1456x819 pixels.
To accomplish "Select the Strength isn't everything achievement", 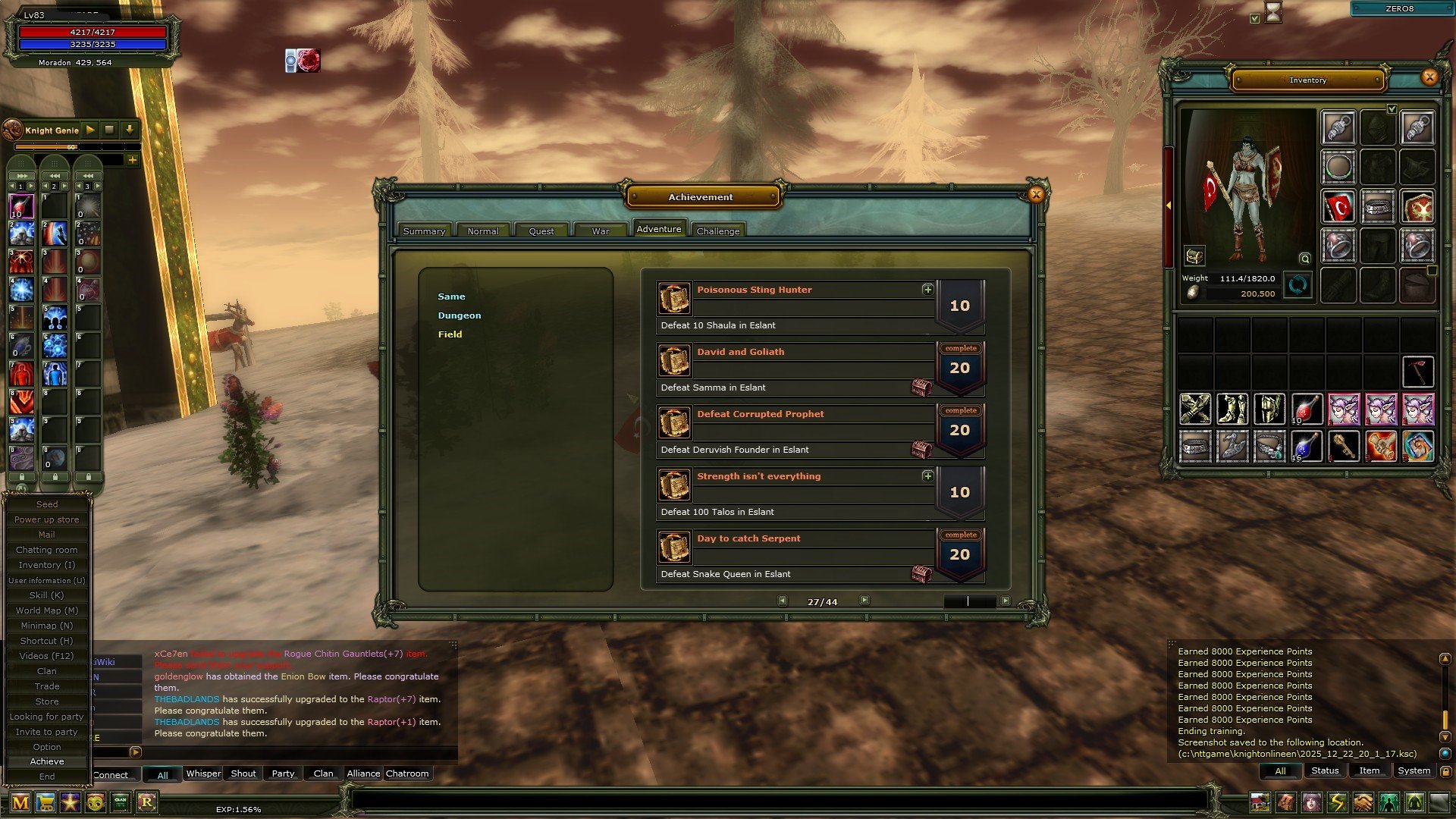I will tap(758, 476).
